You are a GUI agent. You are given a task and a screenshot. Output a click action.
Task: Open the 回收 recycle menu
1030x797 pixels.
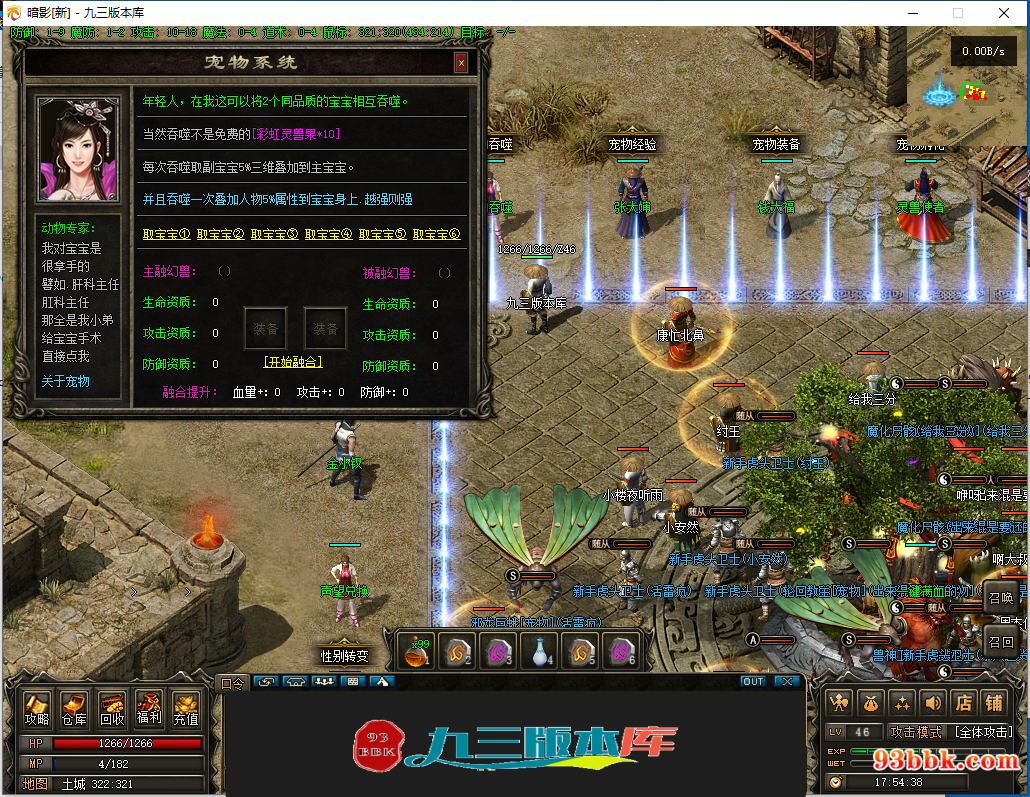click(x=112, y=709)
